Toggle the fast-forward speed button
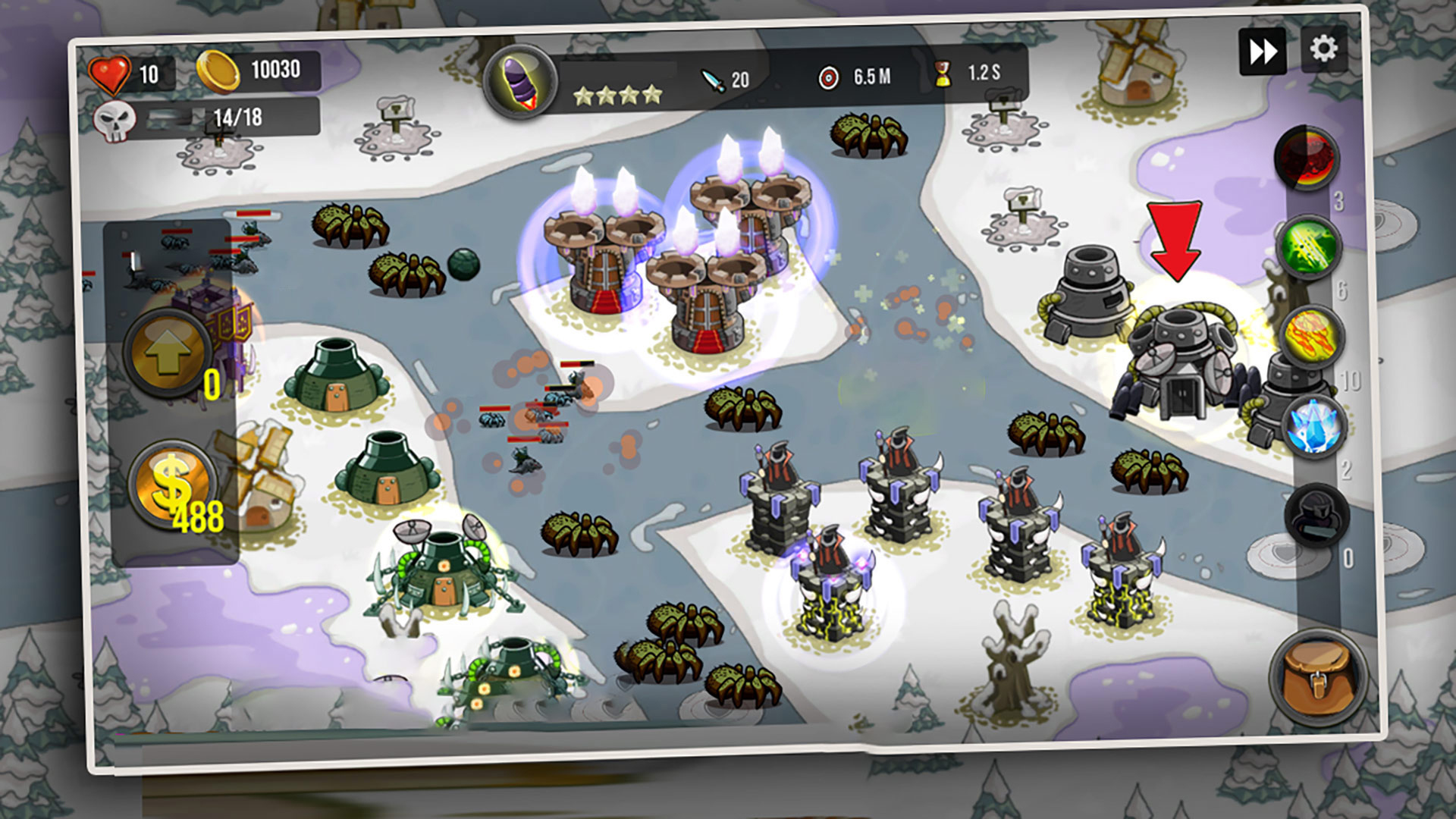This screenshot has width=1456, height=819. click(x=1262, y=52)
